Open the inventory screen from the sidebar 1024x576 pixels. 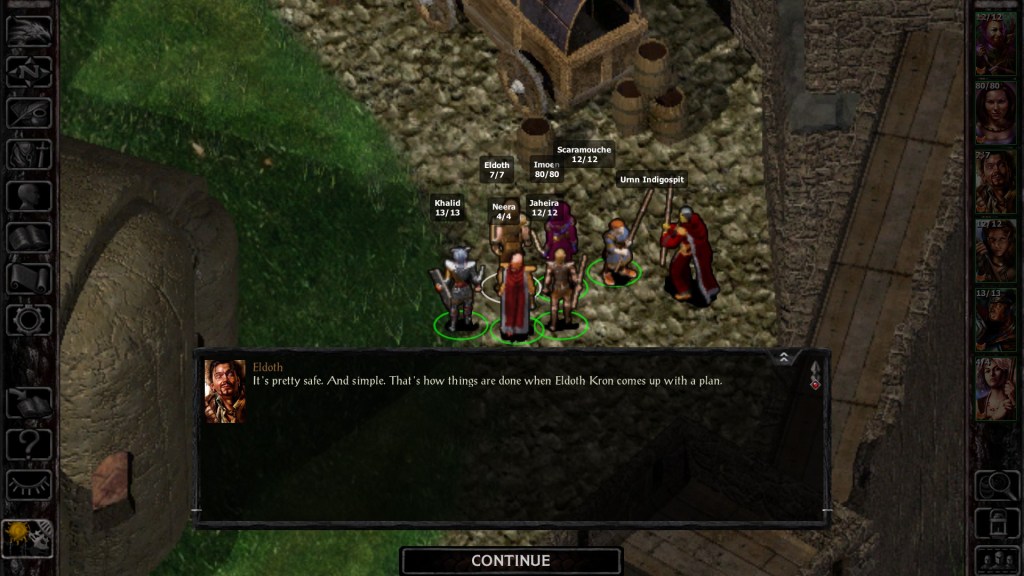point(28,155)
